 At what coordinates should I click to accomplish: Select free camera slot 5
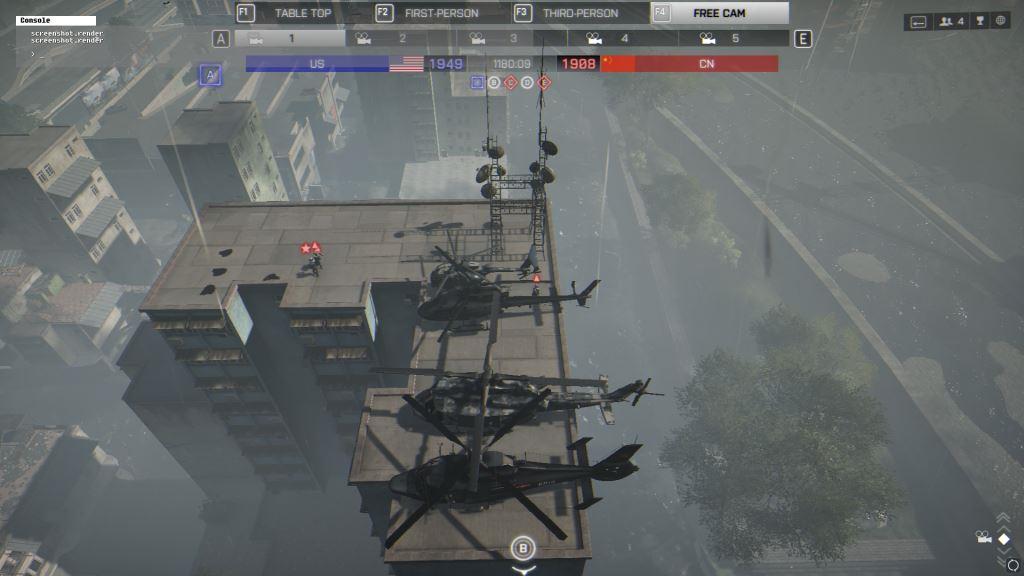tap(734, 39)
